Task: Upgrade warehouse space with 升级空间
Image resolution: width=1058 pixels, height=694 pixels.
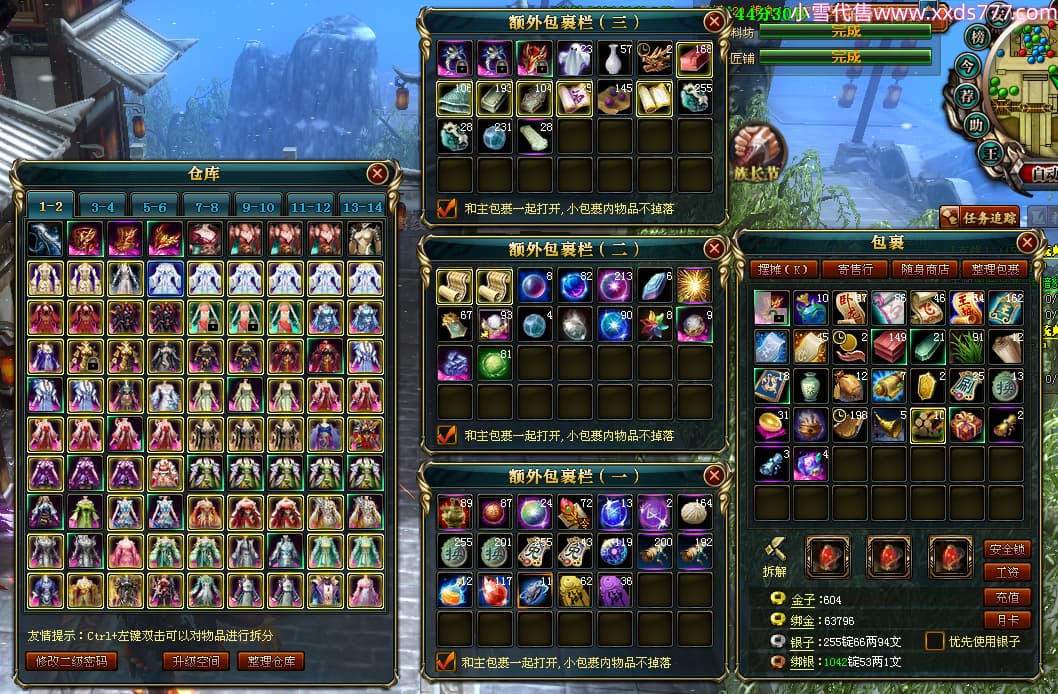Action: coord(194,661)
